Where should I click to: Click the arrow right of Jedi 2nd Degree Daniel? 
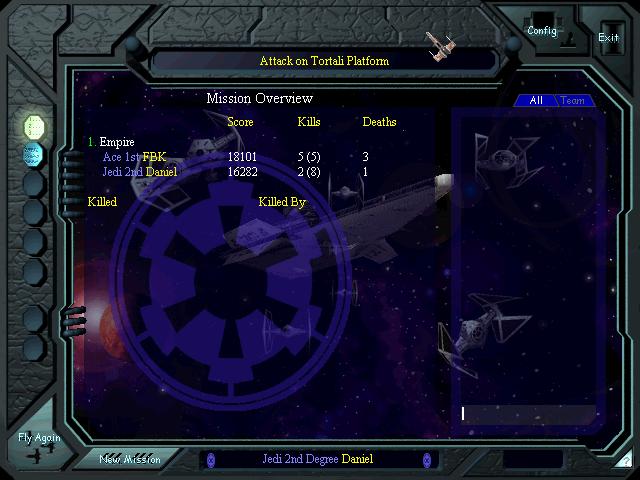426,459
